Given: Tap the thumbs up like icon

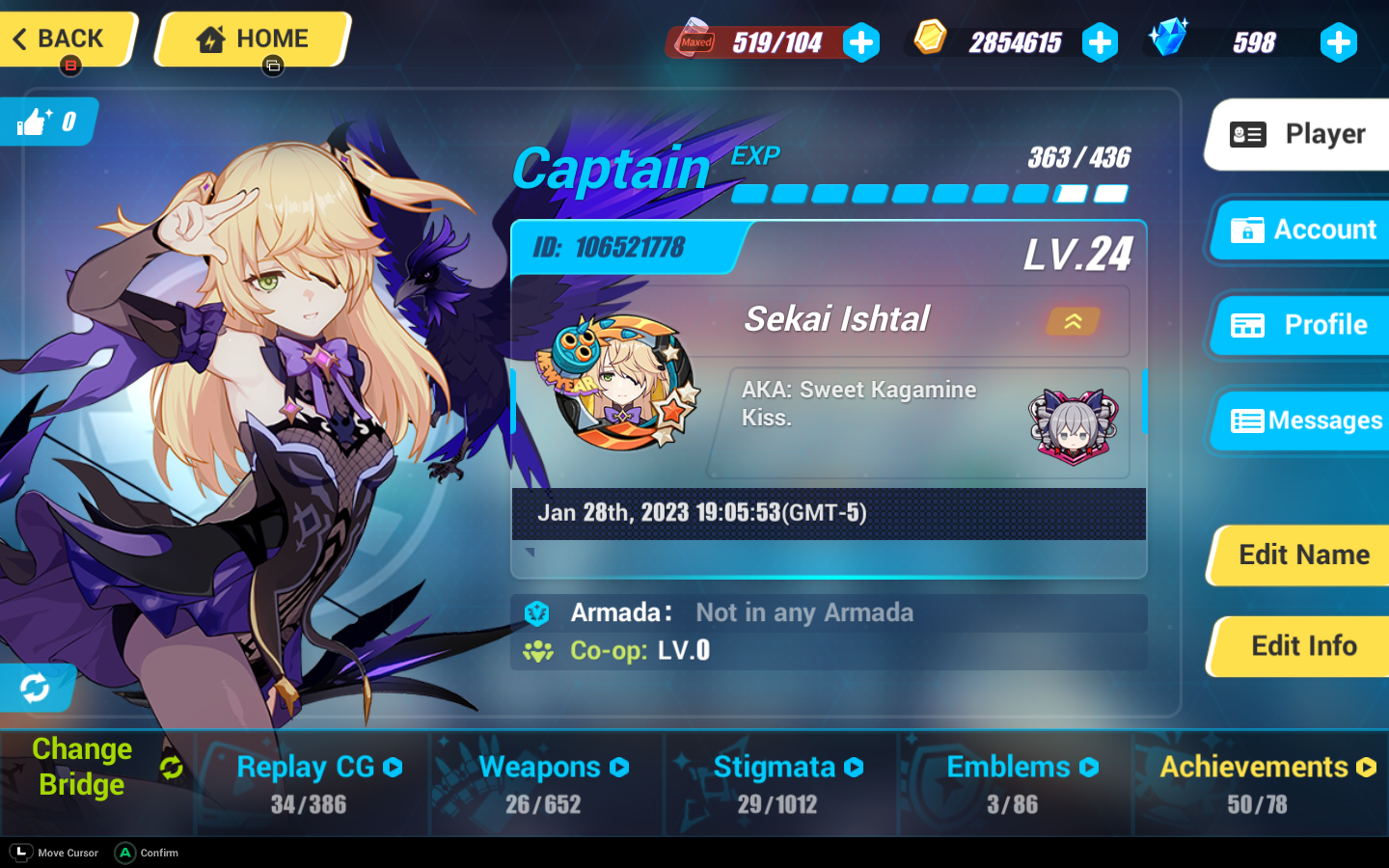Looking at the screenshot, I should (x=32, y=122).
